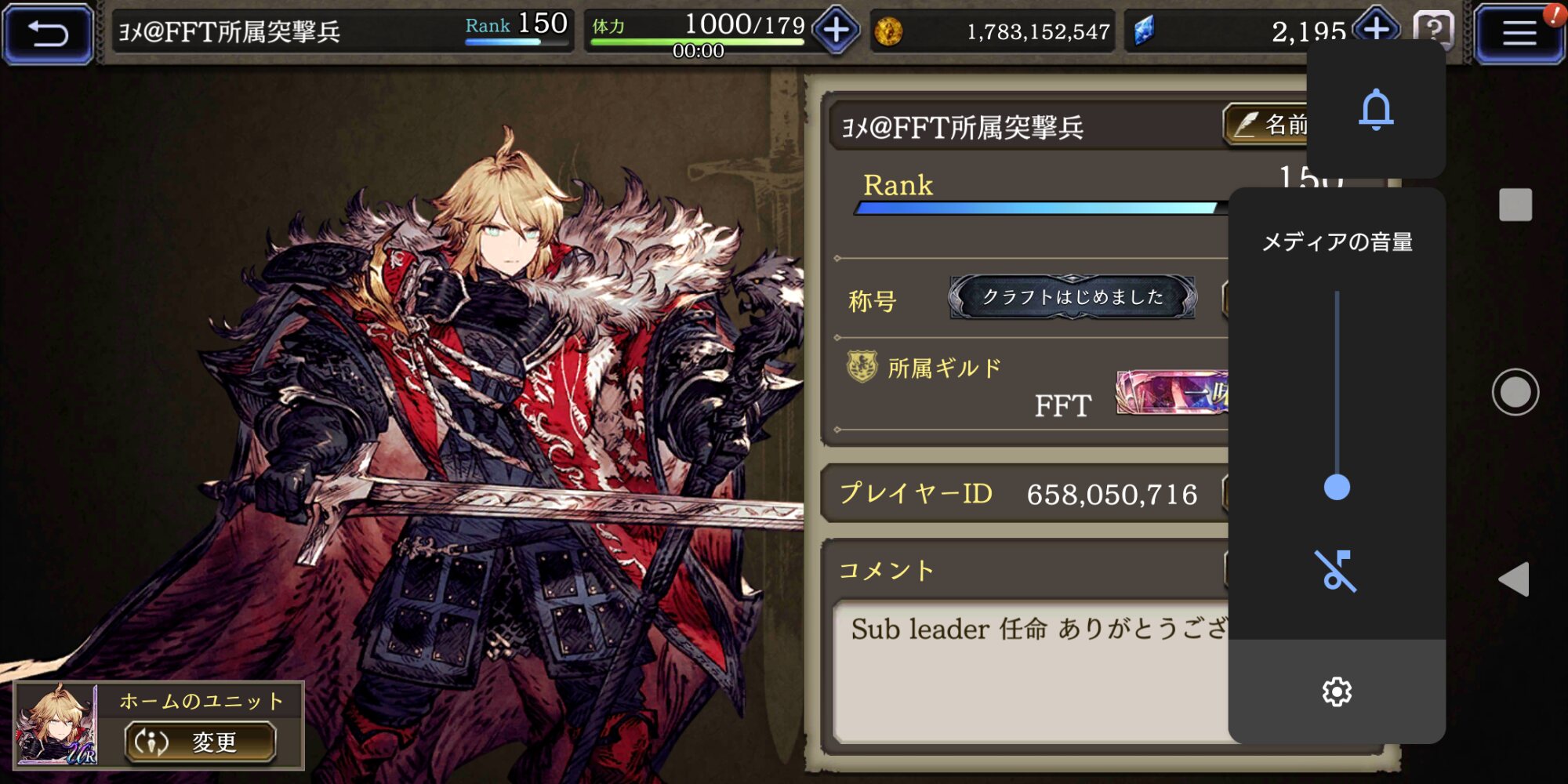1568x784 pixels.
Task: Open the volume settings gear
Action: pos(1337,691)
